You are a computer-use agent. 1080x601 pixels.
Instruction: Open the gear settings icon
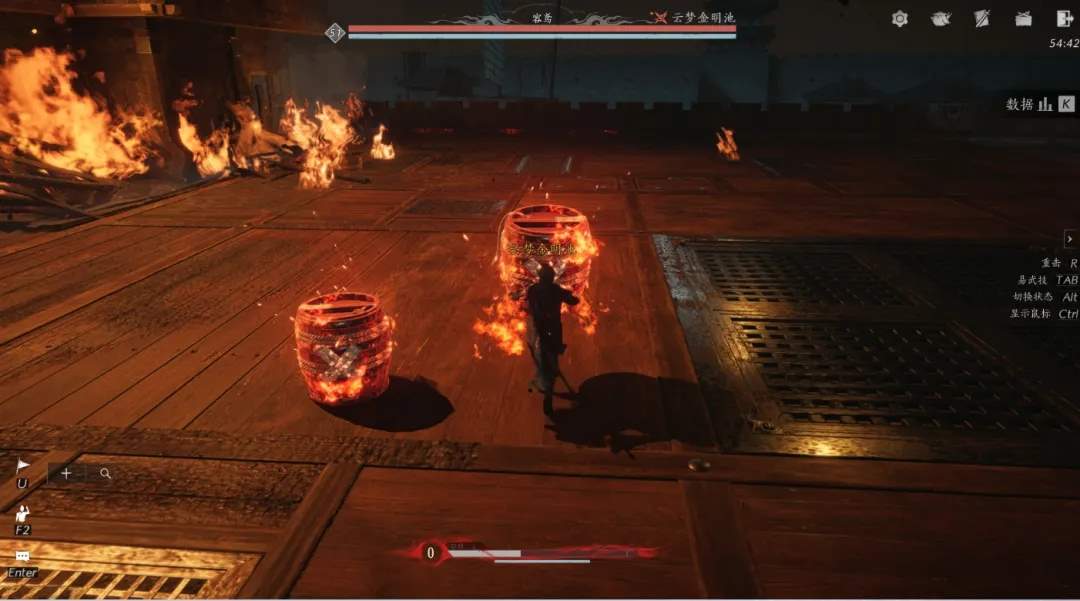click(900, 18)
